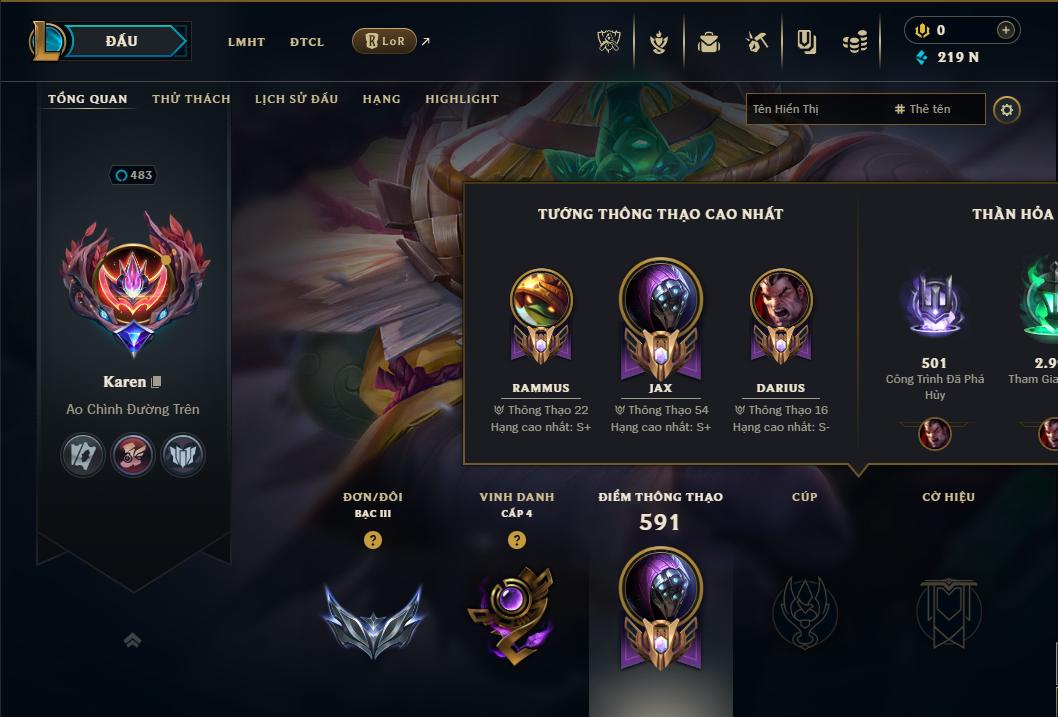Screen dimensions: 1058x717
Task: Open the Clash trophy icon
Action: [609, 42]
